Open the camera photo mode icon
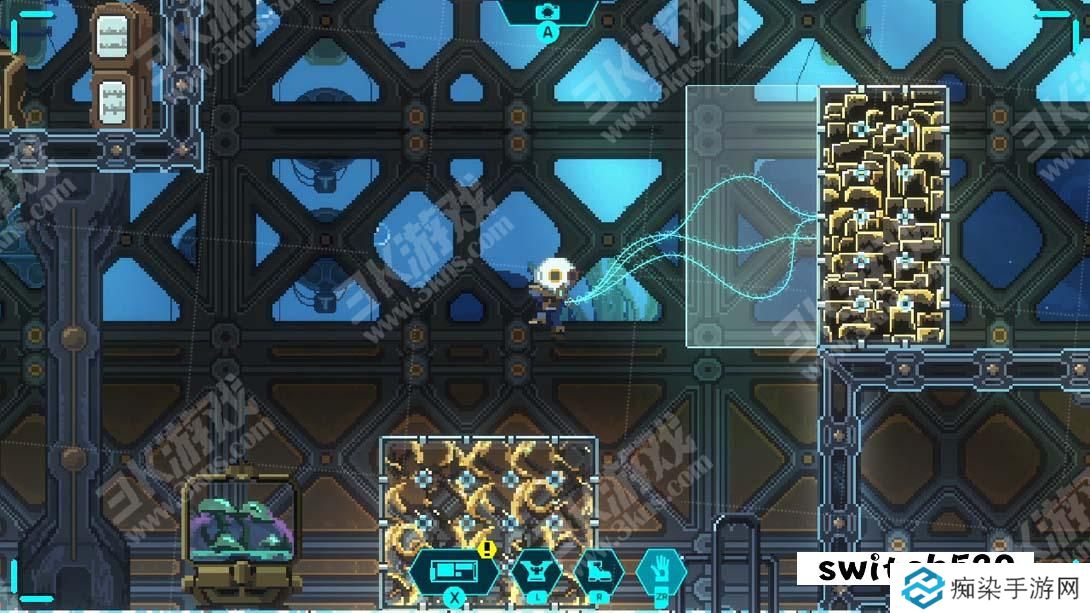This screenshot has width=1090, height=613. point(547,12)
